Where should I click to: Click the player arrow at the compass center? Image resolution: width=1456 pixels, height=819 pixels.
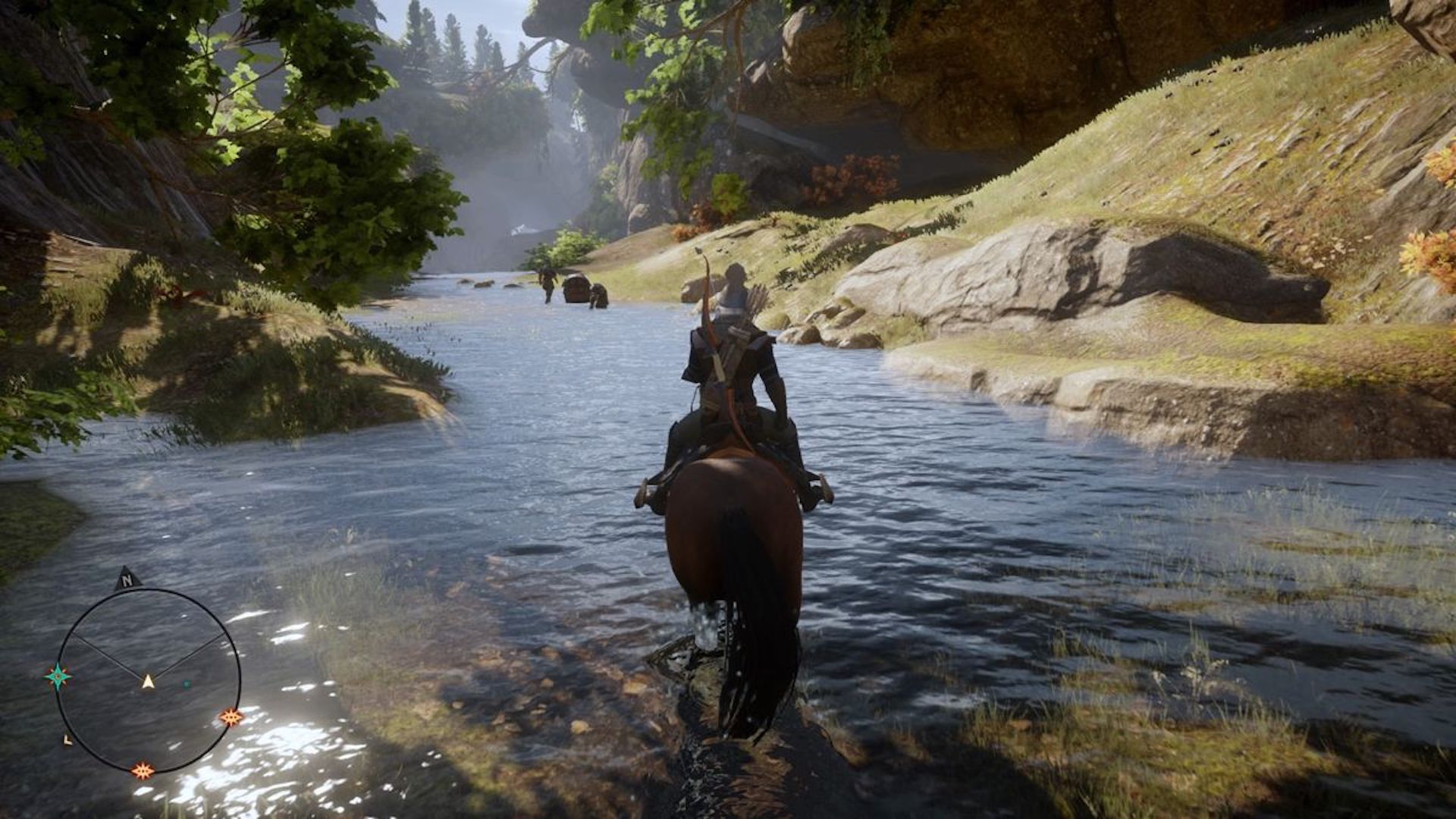tap(148, 681)
